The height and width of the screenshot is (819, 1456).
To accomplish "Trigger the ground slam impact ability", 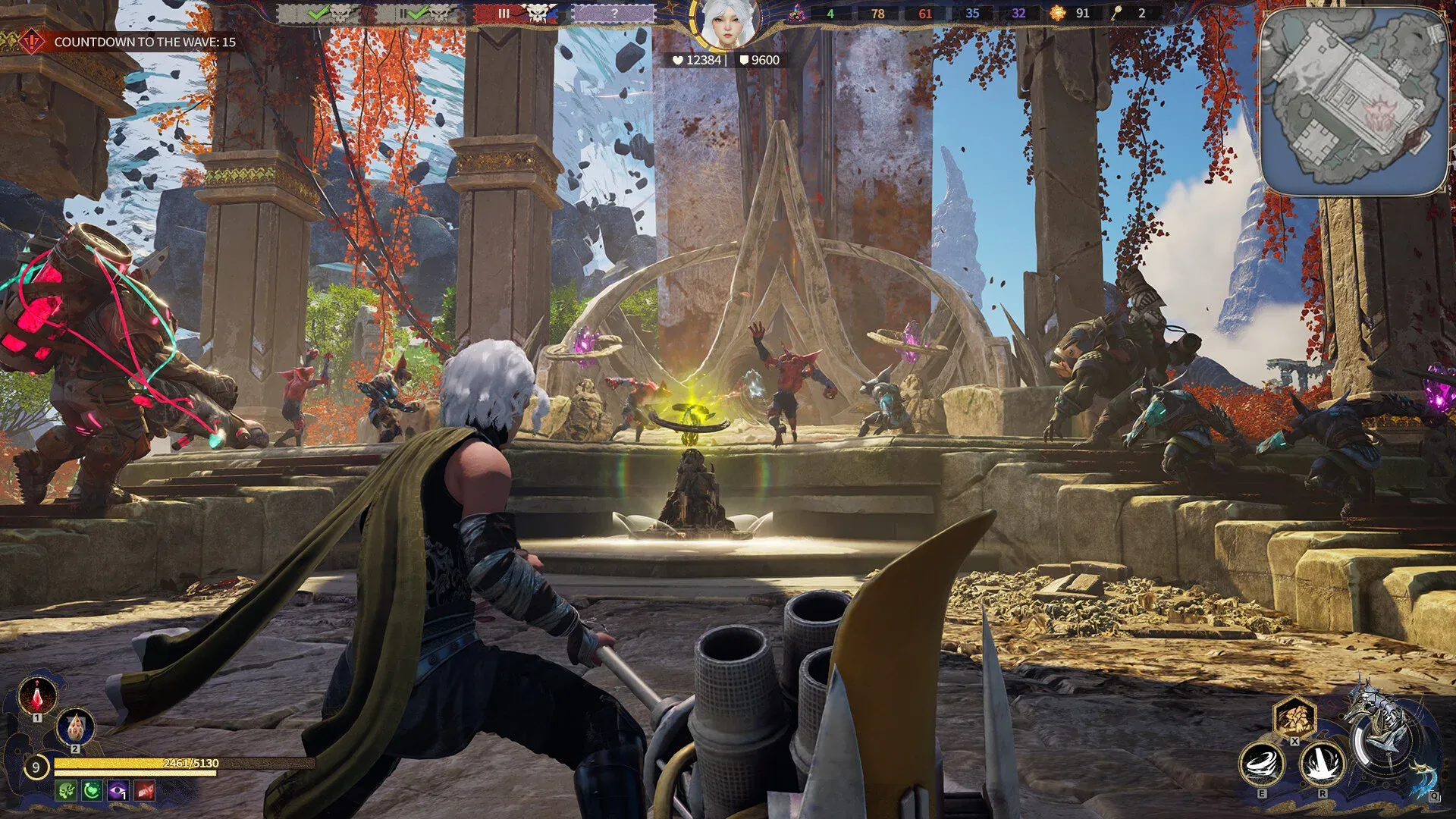I will pos(1322,764).
